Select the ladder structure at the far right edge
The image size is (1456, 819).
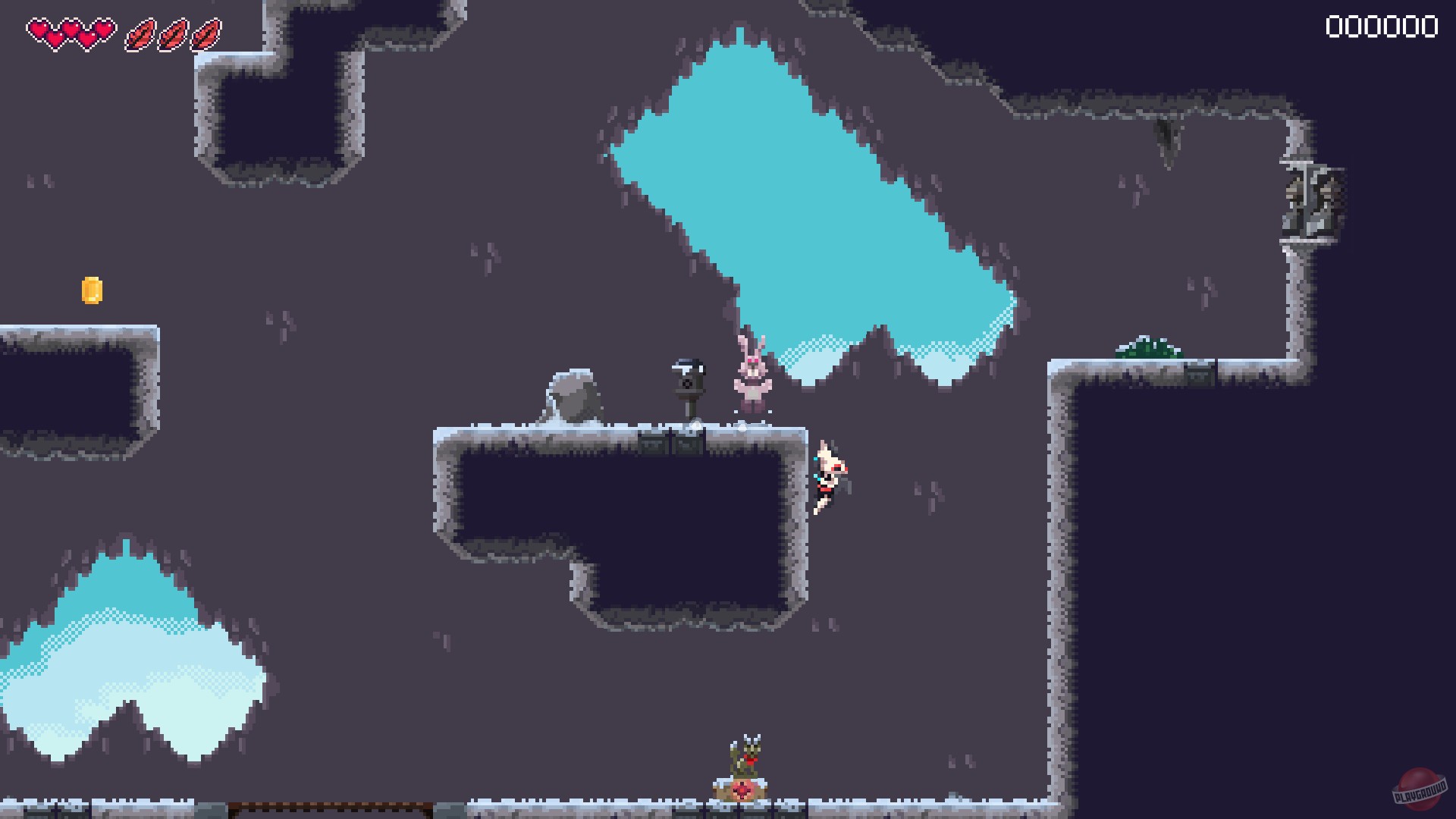(x=1306, y=197)
